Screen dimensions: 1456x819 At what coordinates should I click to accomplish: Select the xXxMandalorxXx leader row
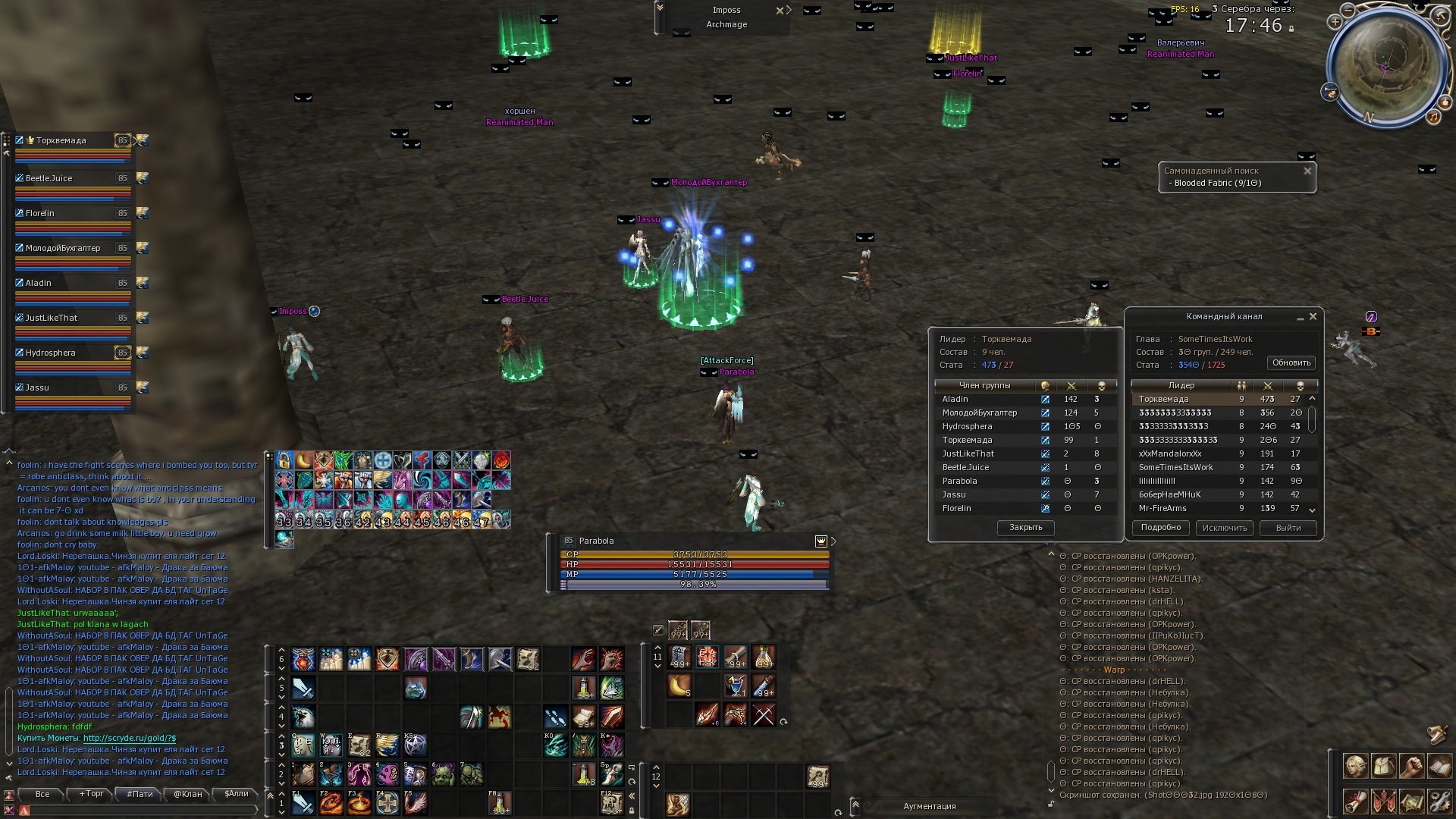1170,454
